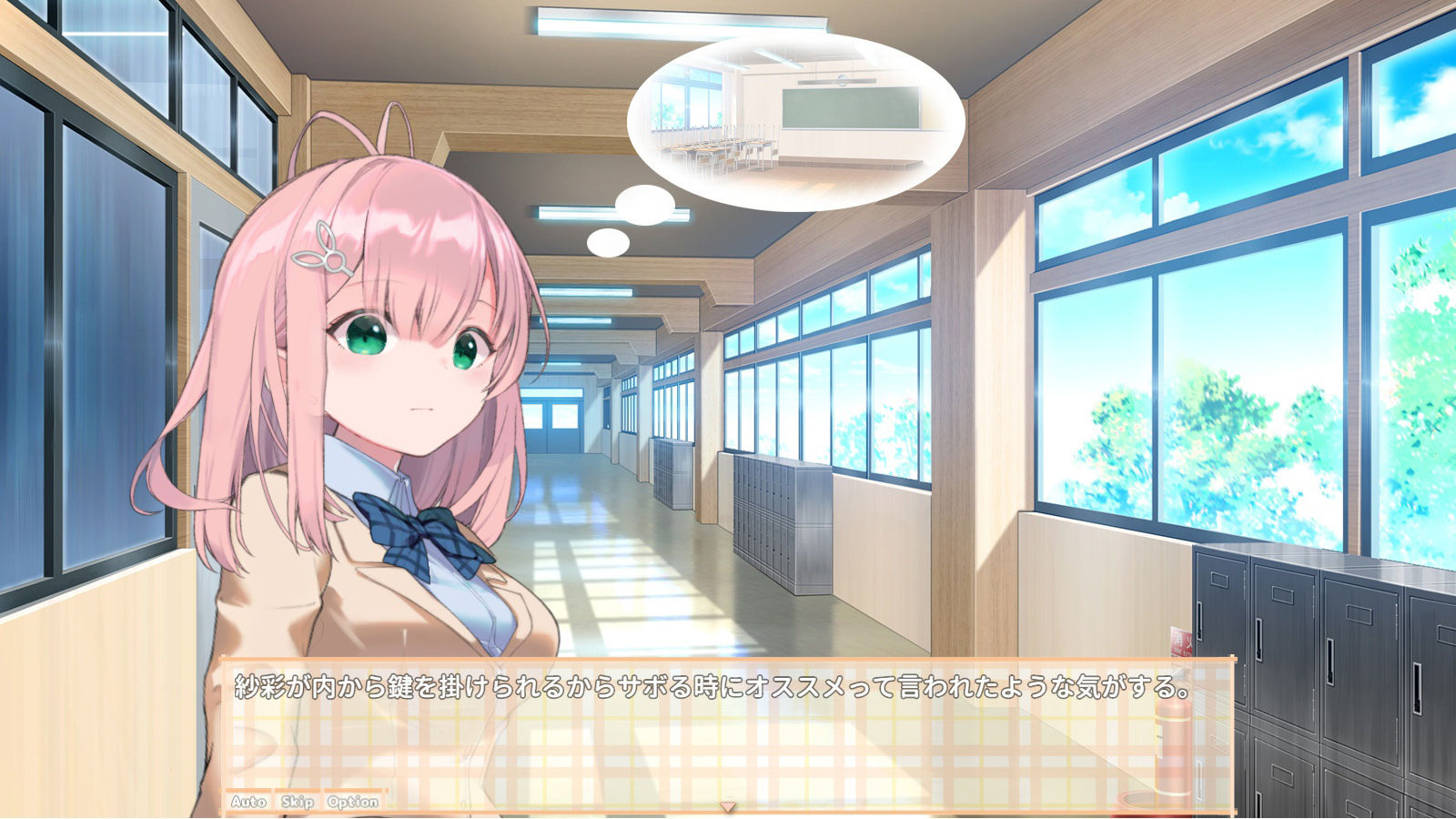
Task: Click the Option icon in the corner bar
Action: (355, 803)
